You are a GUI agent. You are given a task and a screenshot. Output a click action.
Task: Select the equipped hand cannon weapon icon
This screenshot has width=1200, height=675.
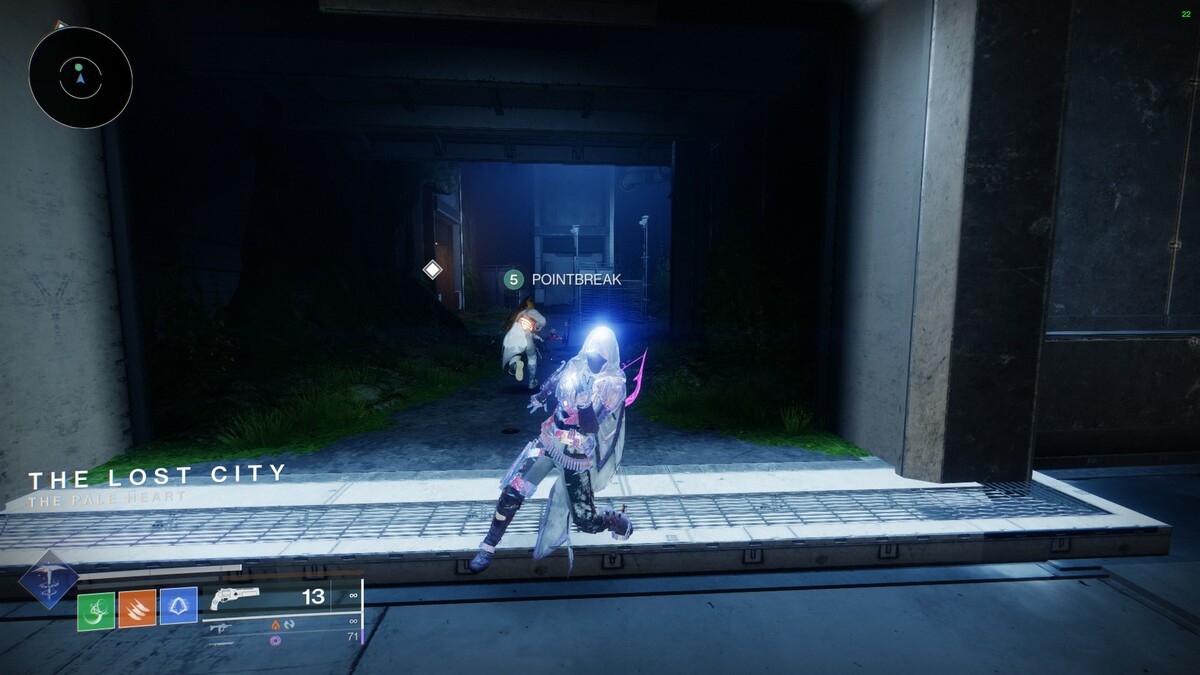point(235,597)
